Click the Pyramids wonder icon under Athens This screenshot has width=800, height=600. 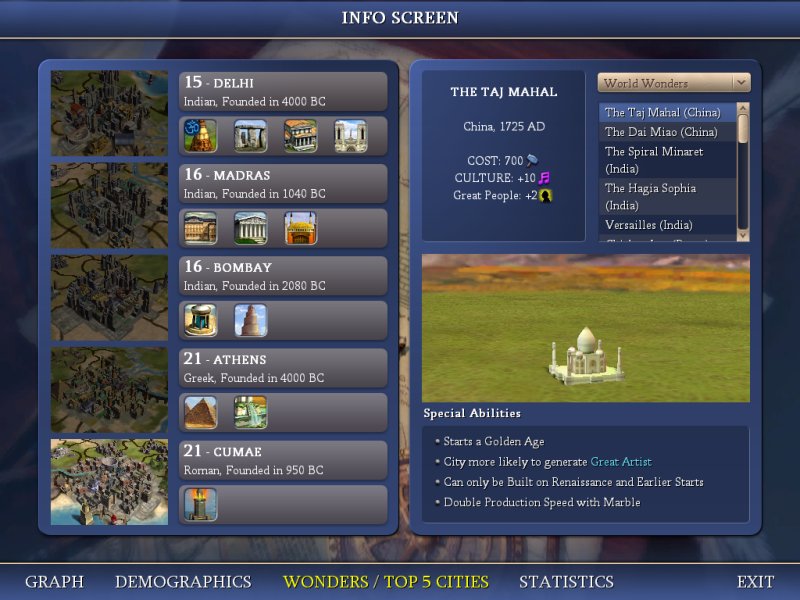tap(200, 412)
